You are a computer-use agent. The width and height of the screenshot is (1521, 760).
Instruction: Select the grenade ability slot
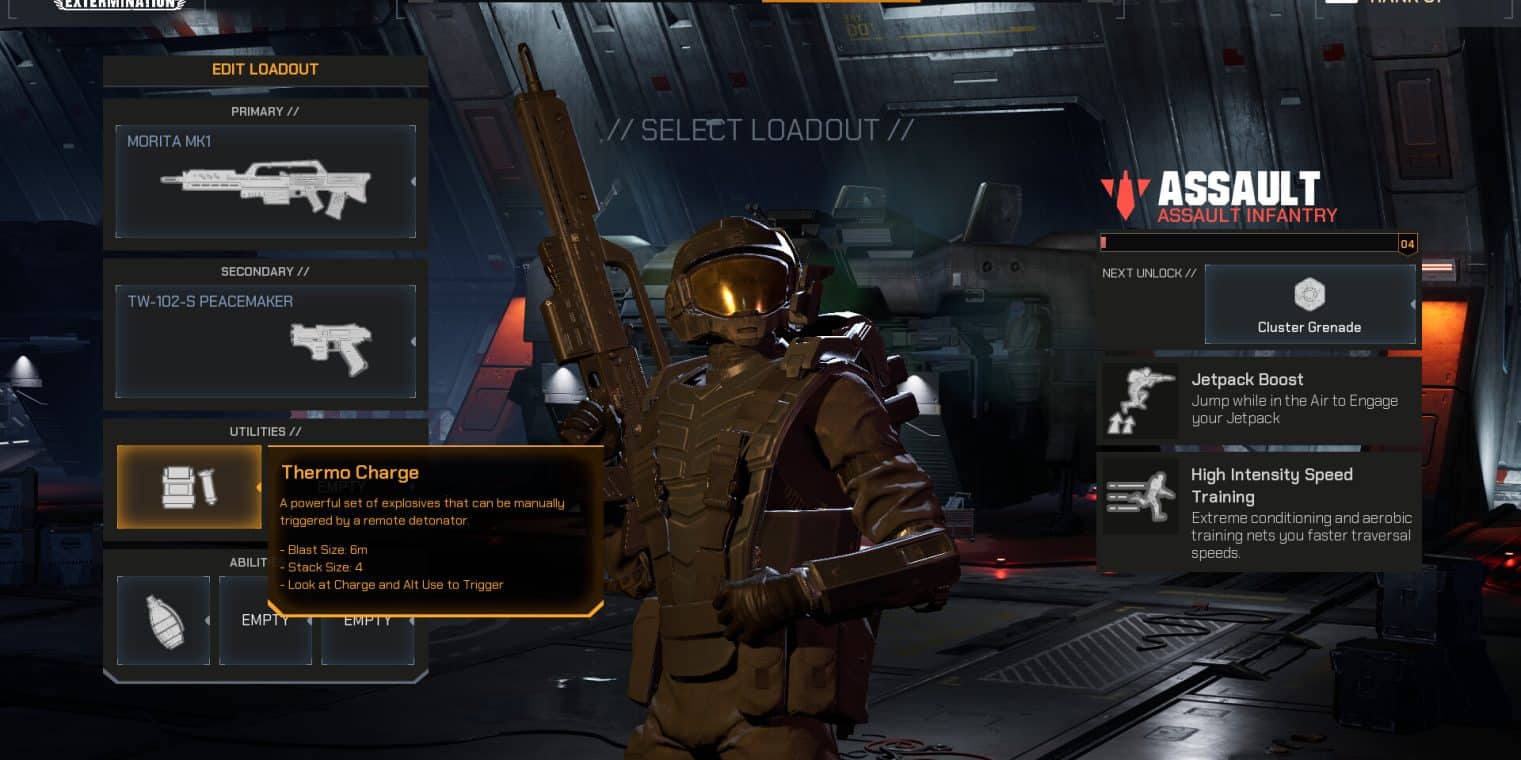pos(163,620)
